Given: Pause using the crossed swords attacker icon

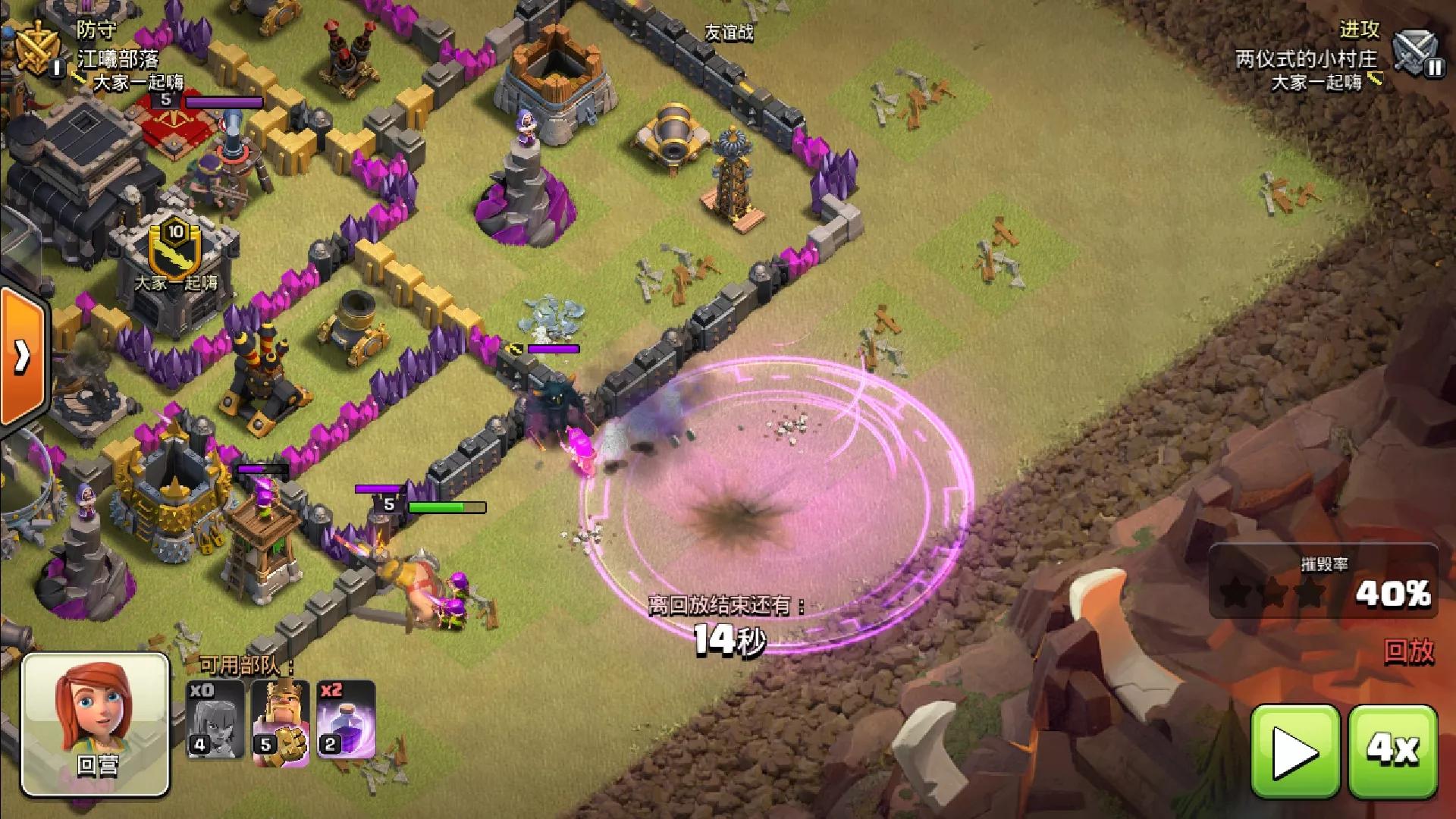Looking at the screenshot, I should tap(1417, 53).
